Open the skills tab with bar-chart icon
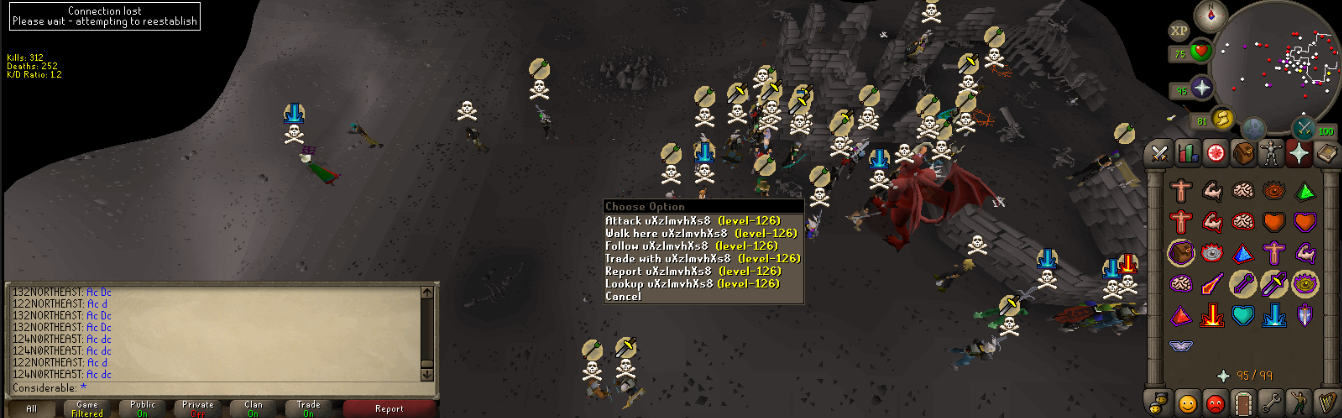 1188,153
